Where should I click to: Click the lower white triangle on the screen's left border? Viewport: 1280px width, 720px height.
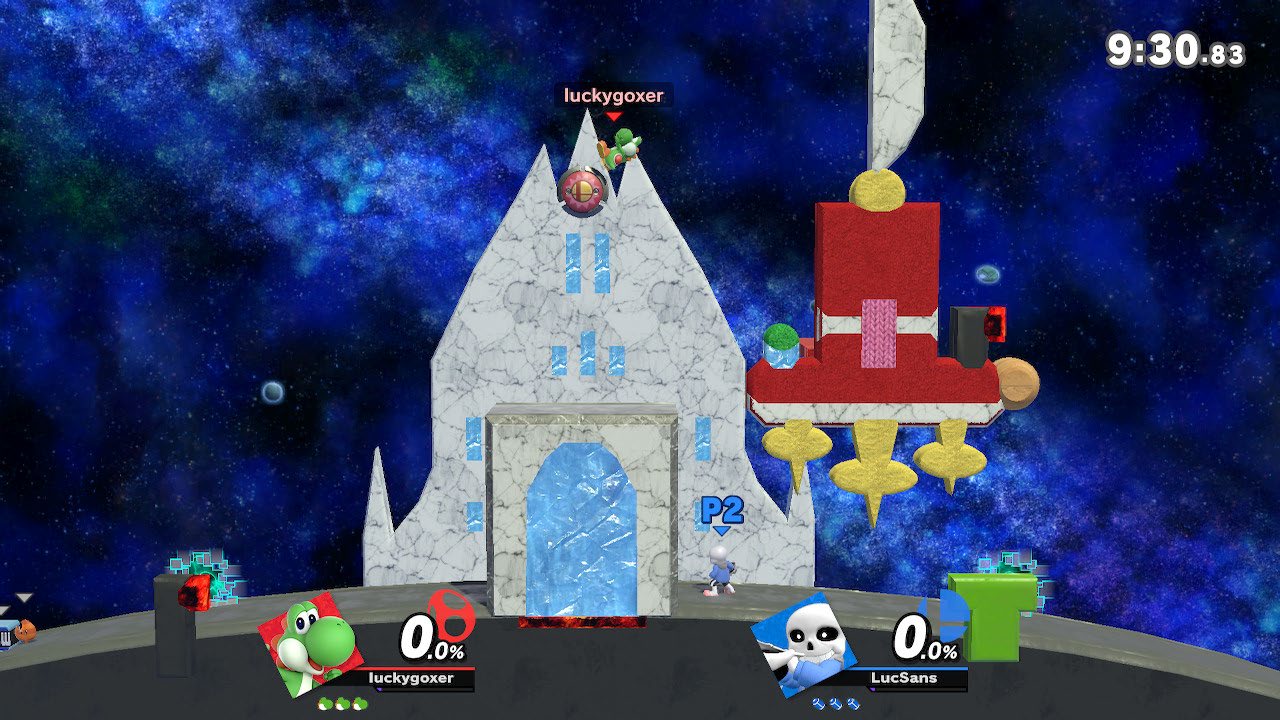3,609
